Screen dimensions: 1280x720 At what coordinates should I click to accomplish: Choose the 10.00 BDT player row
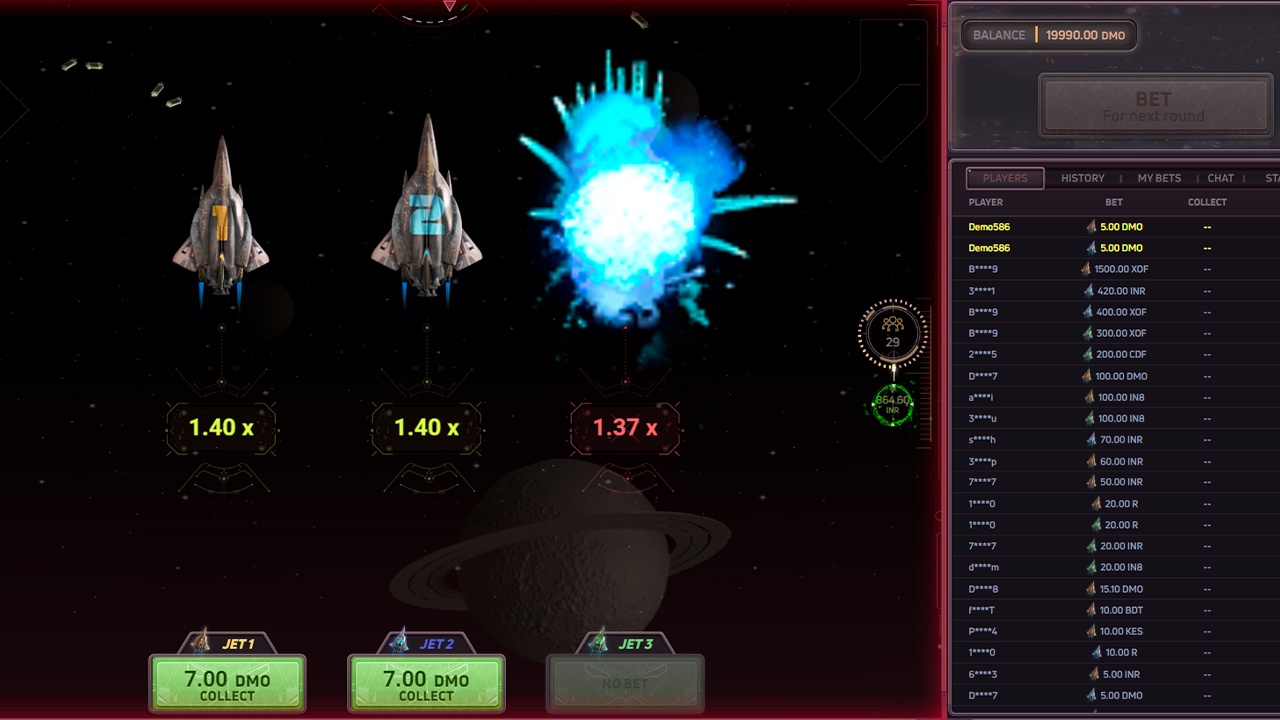1114,610
